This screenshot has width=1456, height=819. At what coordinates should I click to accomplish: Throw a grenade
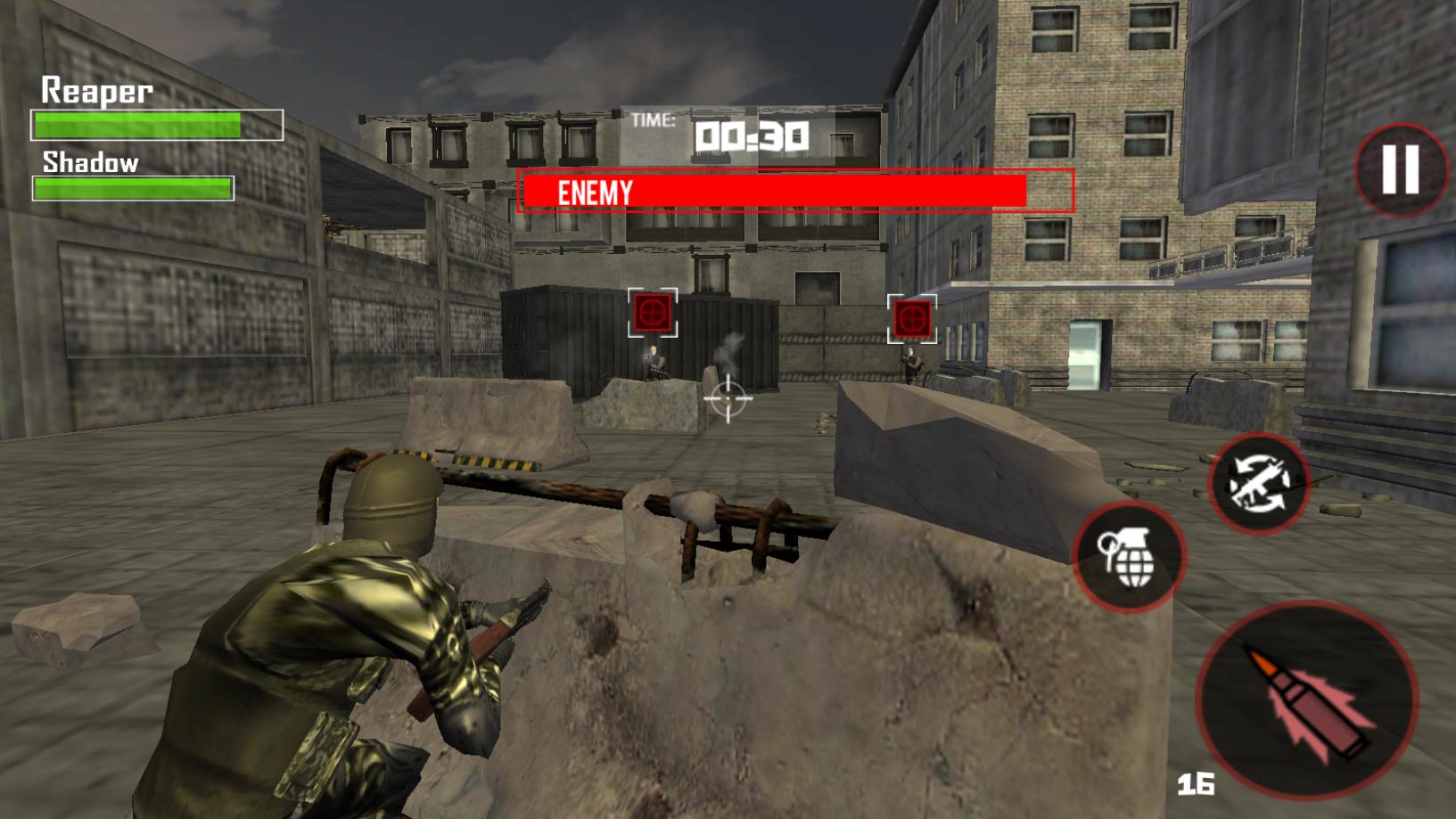coord(1129,556)
